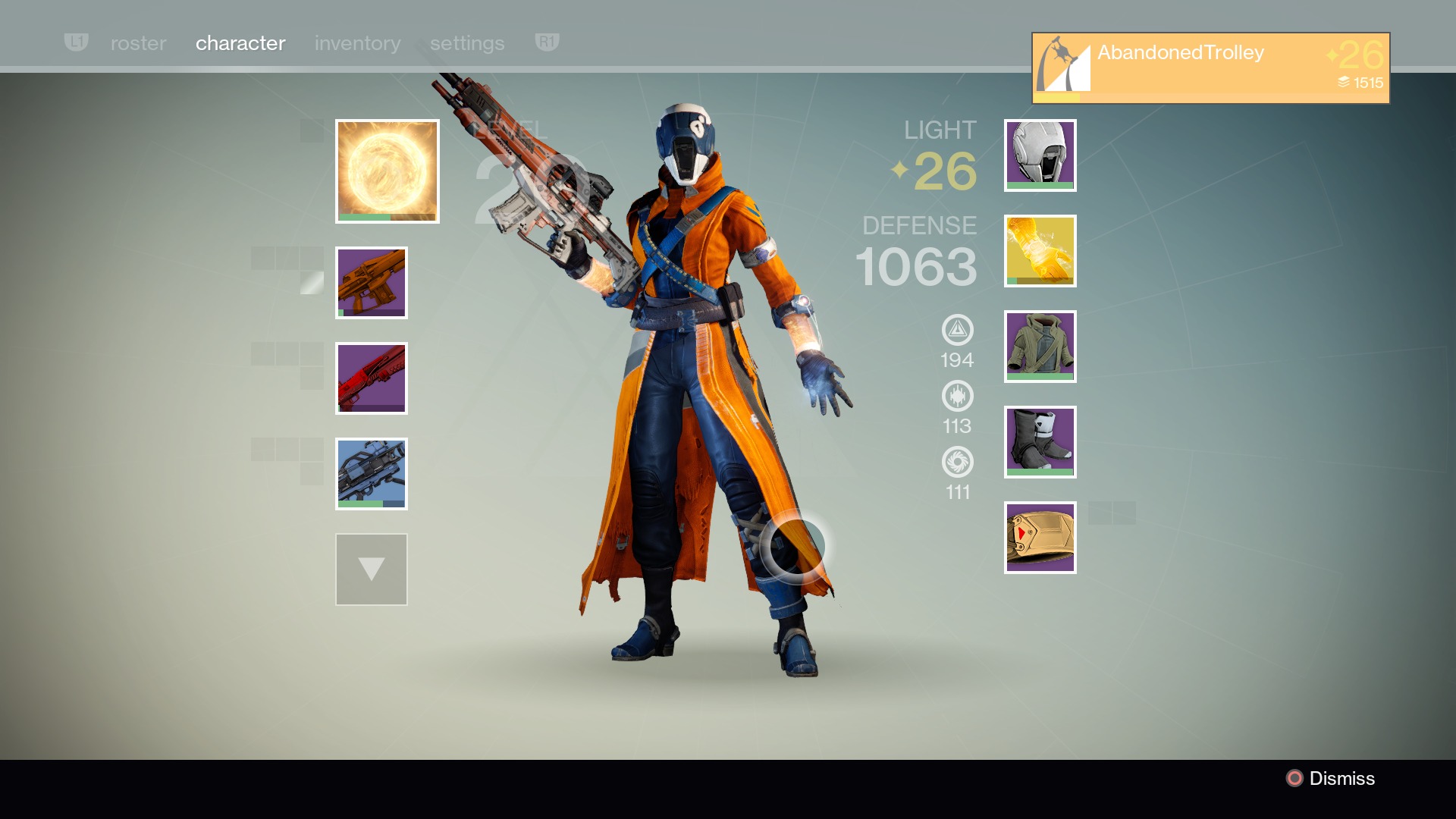Select the equipped boots

[x=1039, y=442]
